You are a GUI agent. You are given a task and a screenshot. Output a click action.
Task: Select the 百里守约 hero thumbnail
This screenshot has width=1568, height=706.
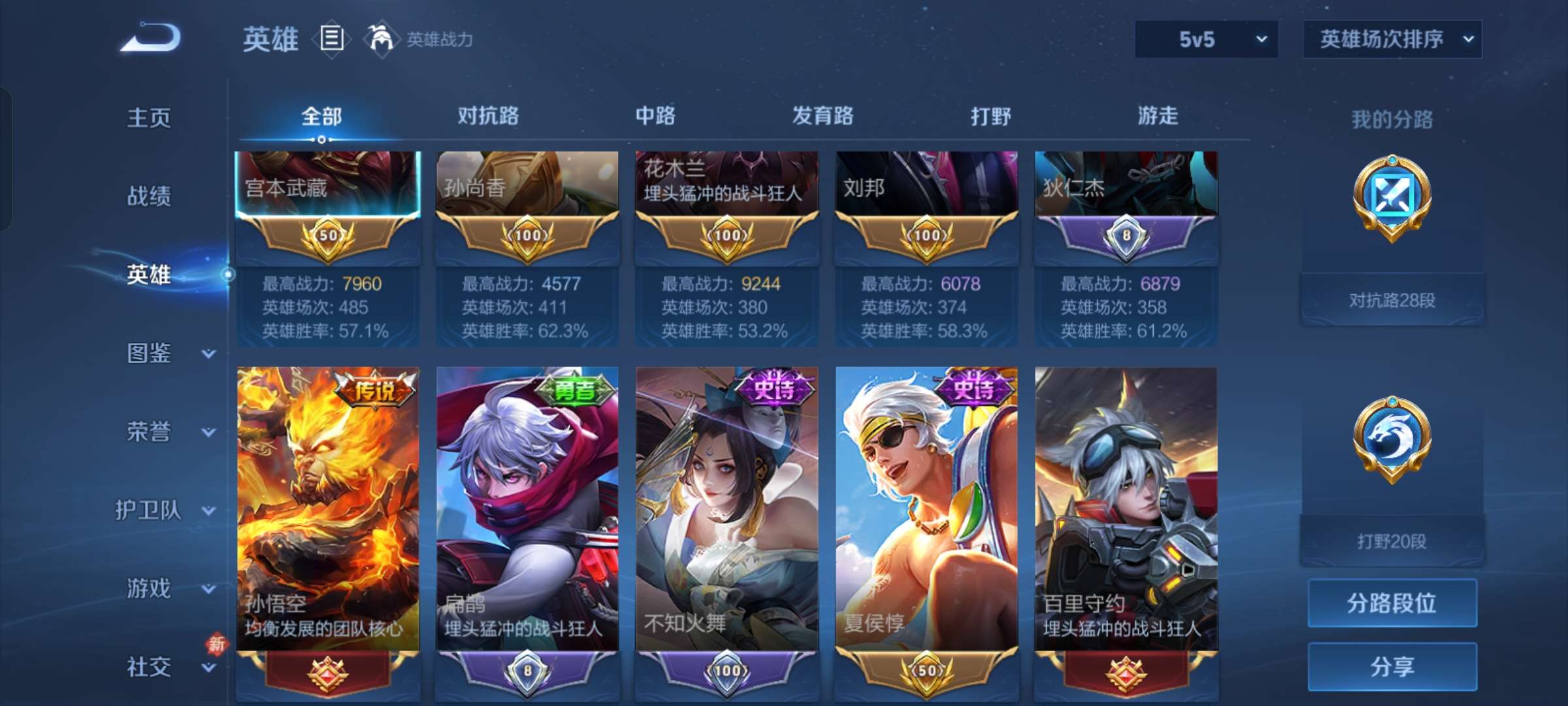coord(1126,516)
